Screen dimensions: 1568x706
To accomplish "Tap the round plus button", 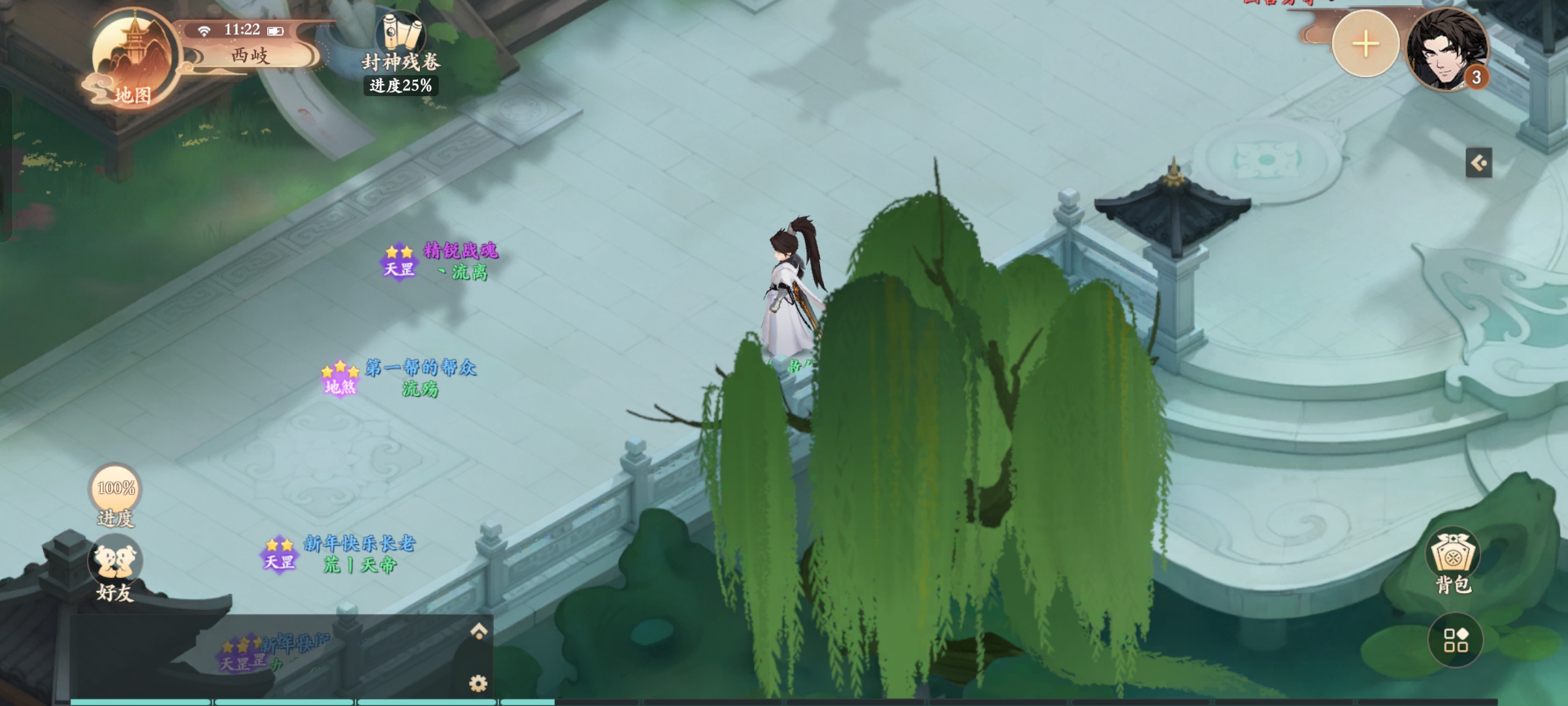I will [x=1365, y=45].
